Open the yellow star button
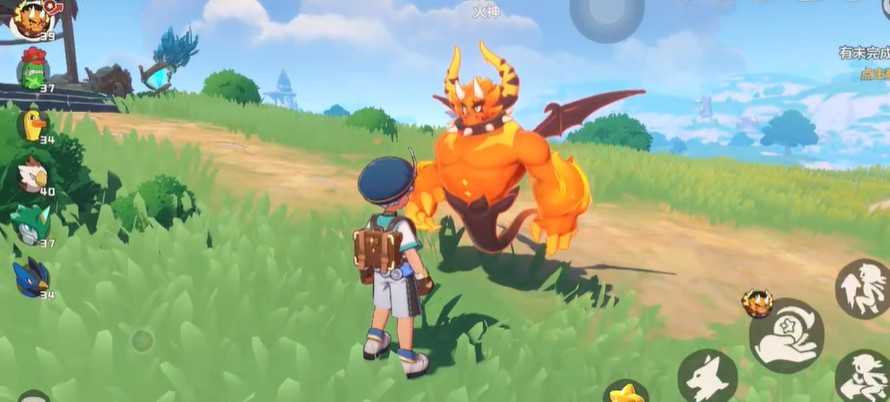Image resolution: width=890 pixels, height=402 pixels. (626, 391)
